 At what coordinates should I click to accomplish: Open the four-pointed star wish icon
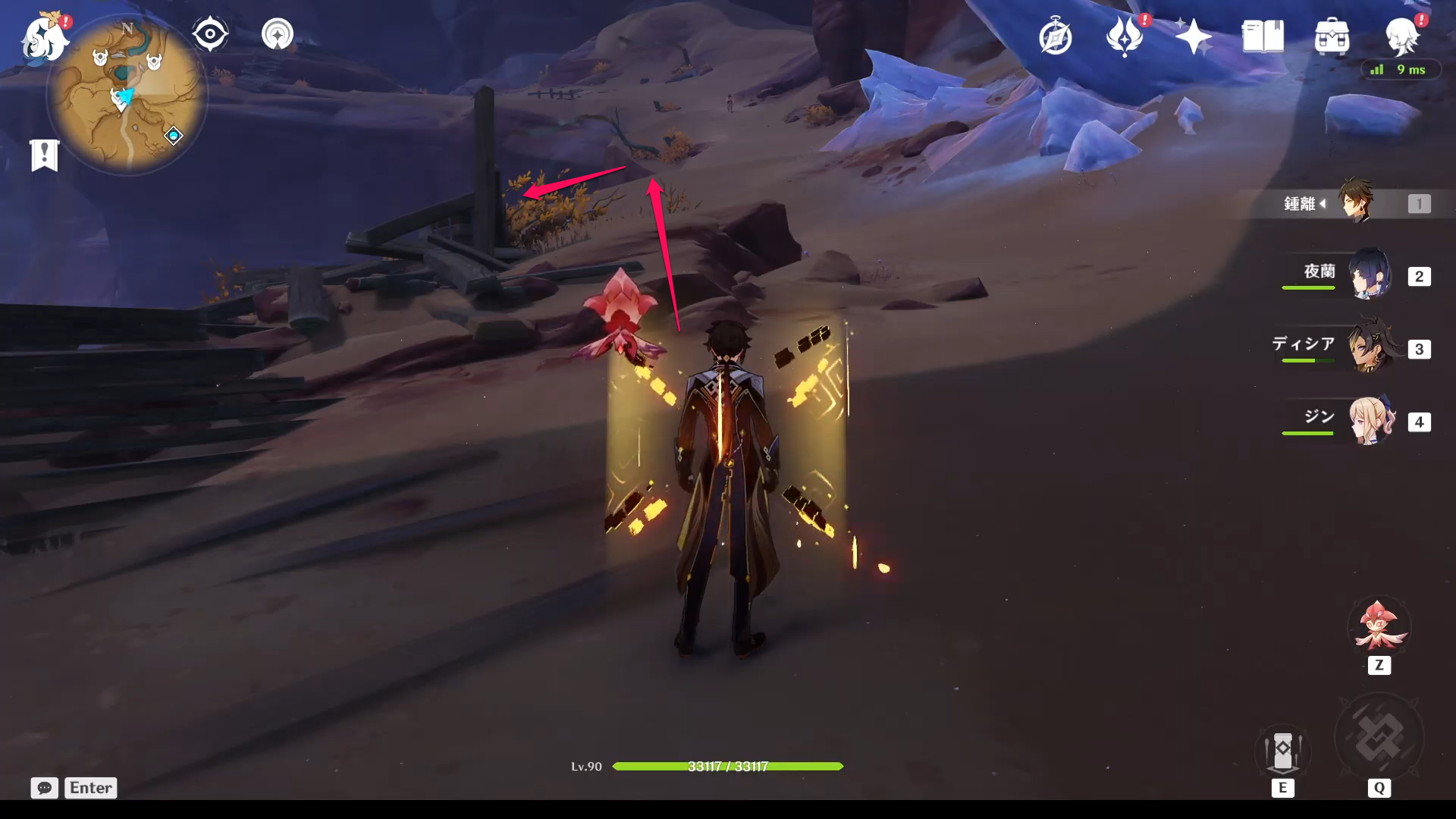[1193, 36]
